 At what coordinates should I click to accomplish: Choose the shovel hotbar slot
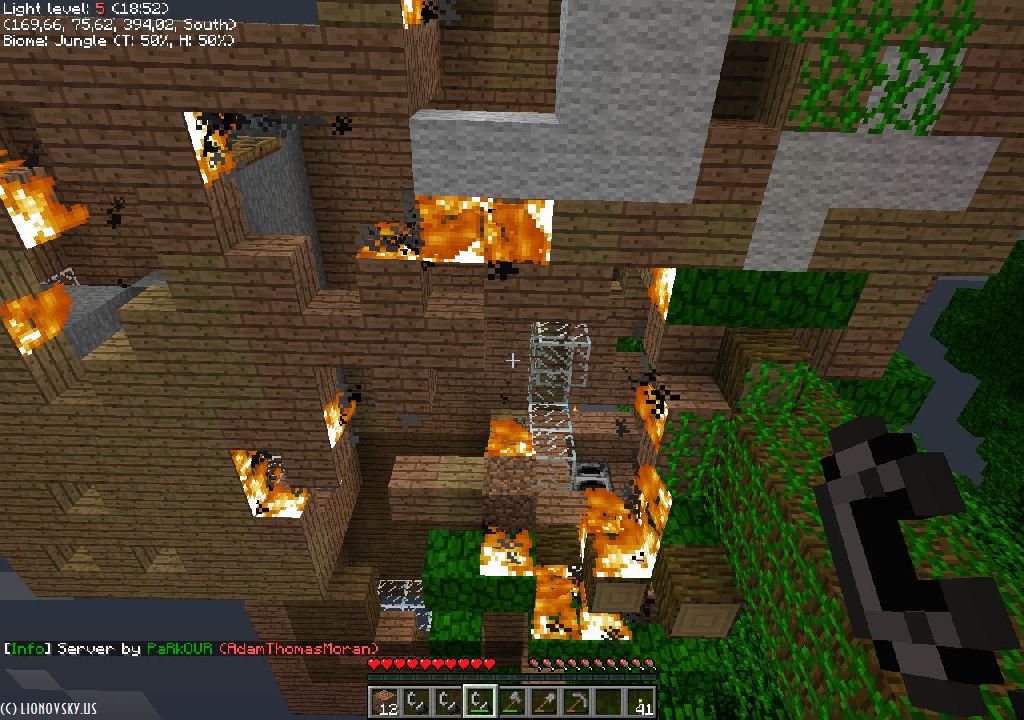click(545, 702)
